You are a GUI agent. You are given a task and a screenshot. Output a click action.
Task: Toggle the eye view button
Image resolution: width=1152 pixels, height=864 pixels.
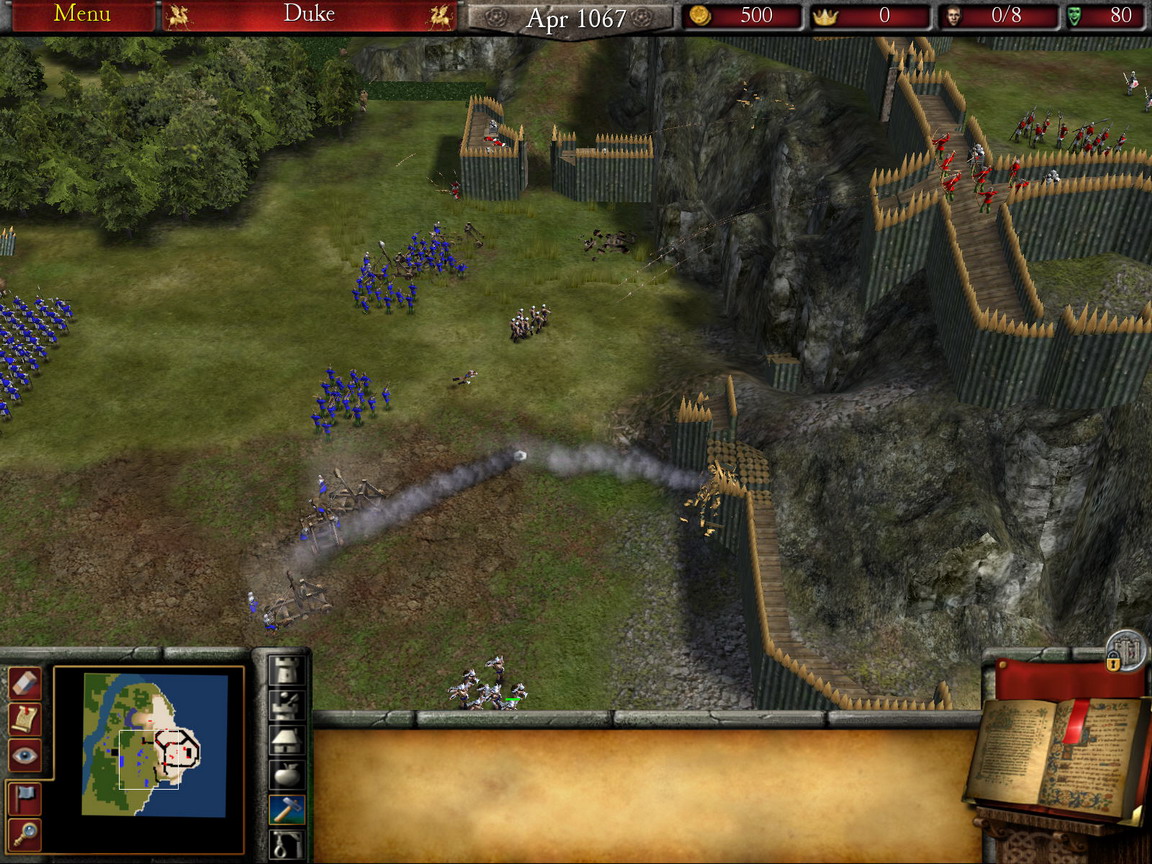24,755
